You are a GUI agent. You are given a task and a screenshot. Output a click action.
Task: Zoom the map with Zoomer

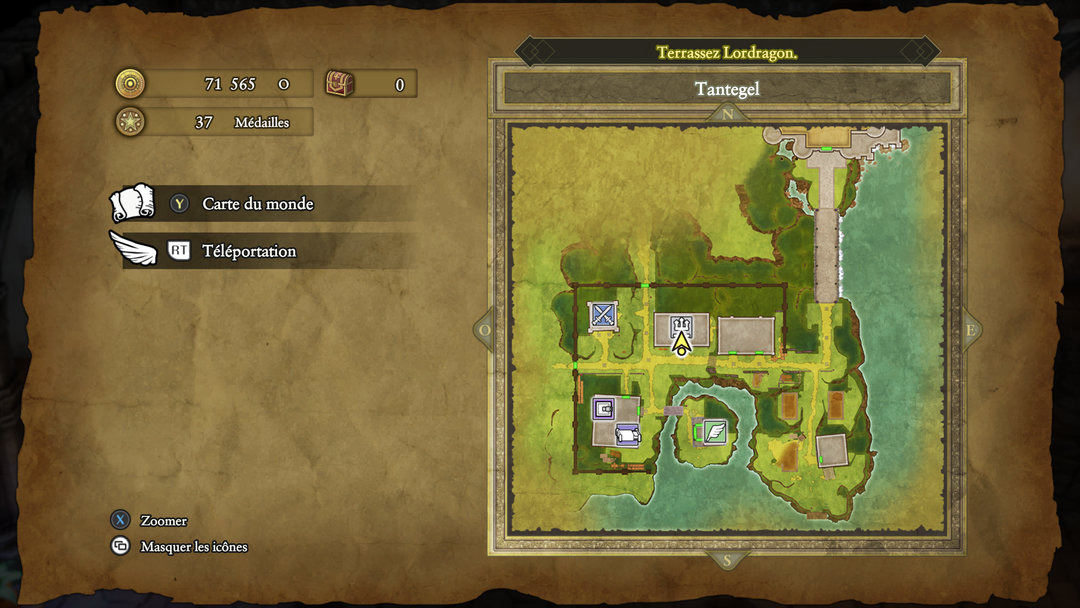(x=163, y=521)
